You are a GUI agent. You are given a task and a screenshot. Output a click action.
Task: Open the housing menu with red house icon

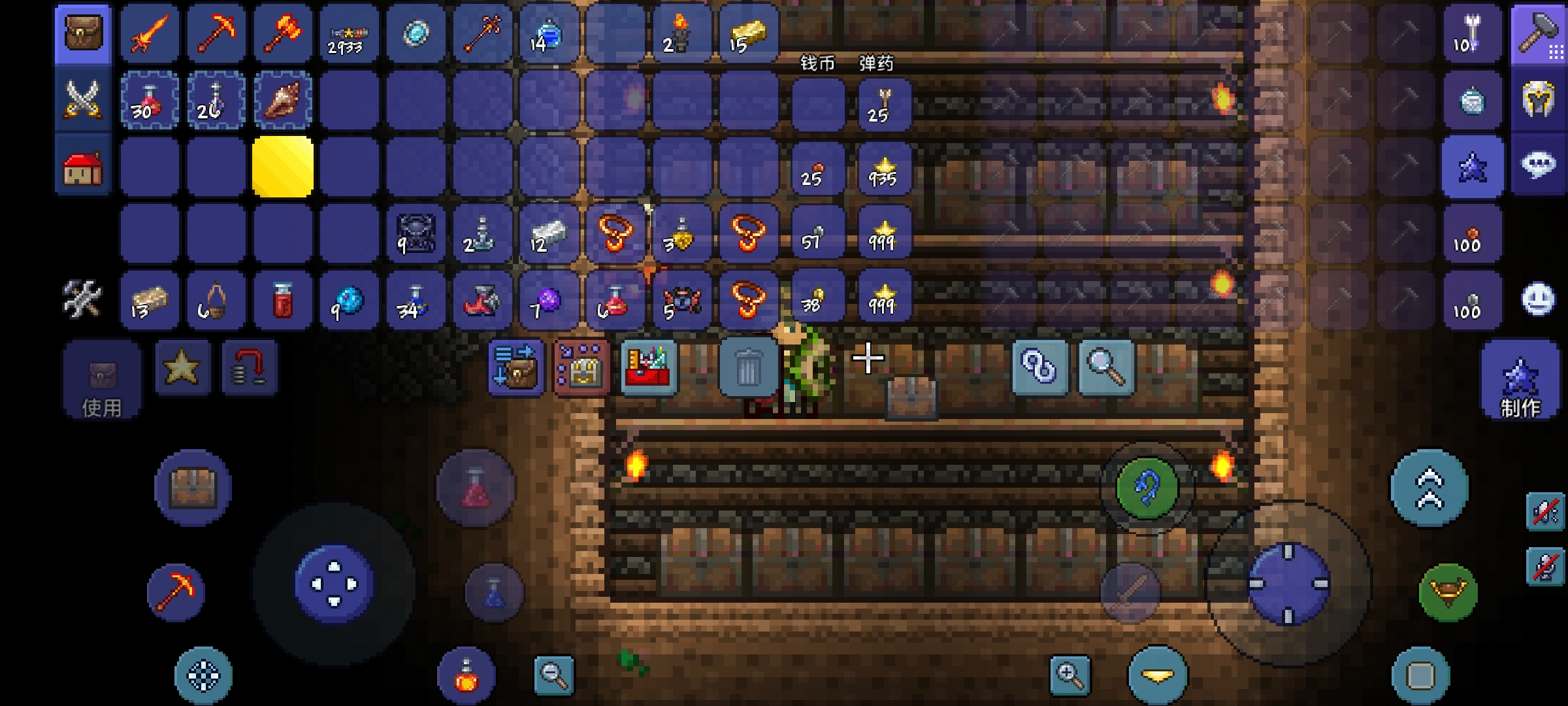[83, 167]
